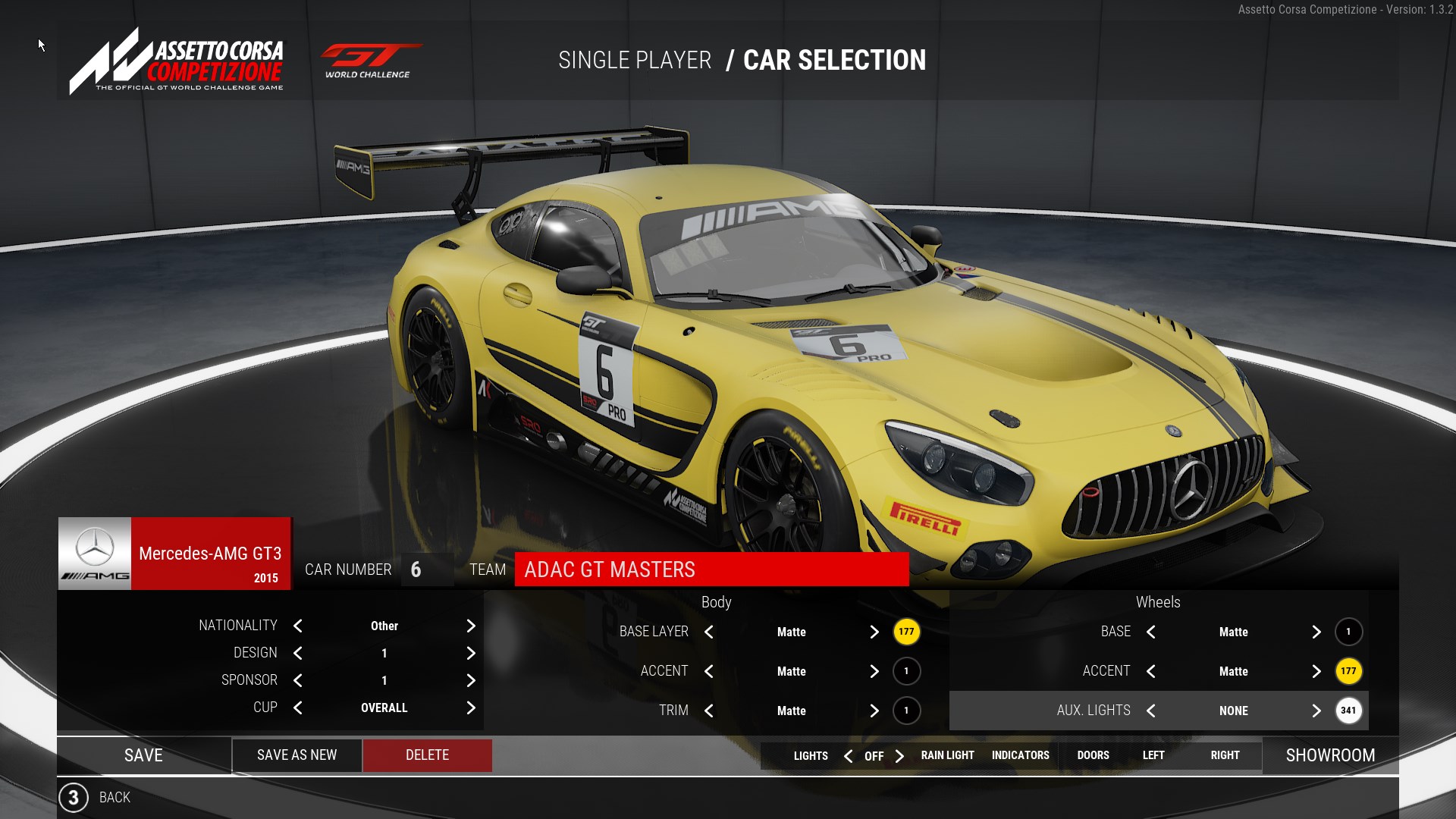Change body accent finish to next option
The width and height of the screenshot is (1456, 819).
(874, 671)
